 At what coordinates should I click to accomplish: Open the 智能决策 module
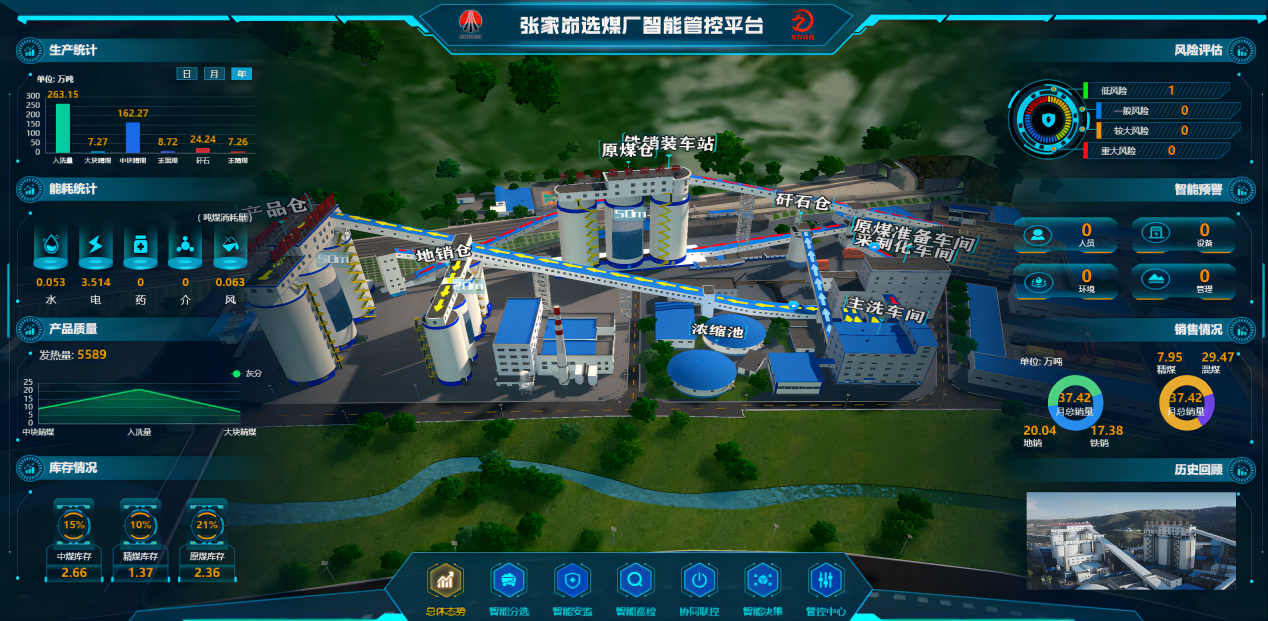[x=762, y=580]
